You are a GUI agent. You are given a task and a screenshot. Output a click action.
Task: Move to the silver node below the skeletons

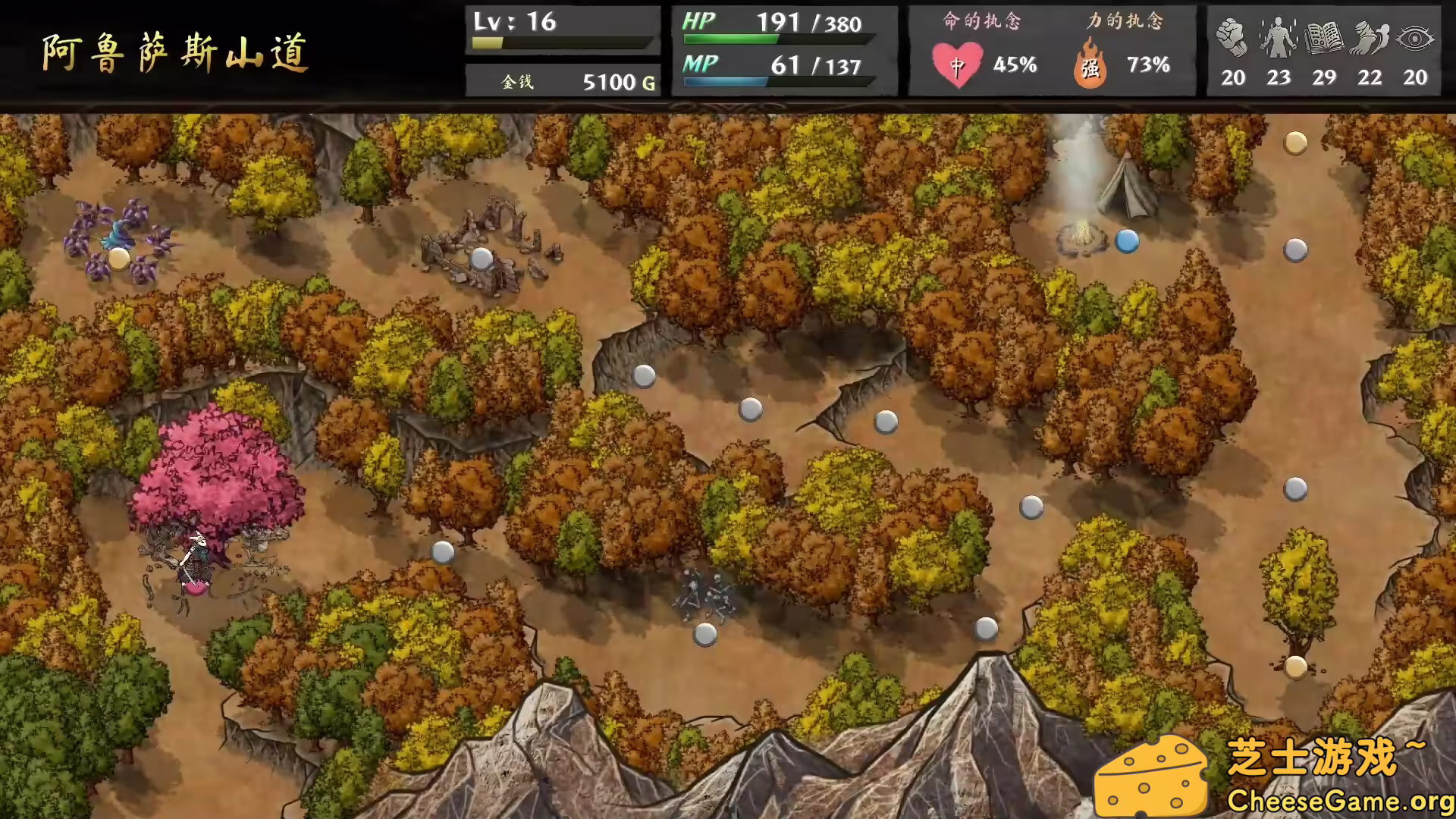coord(705,634)
